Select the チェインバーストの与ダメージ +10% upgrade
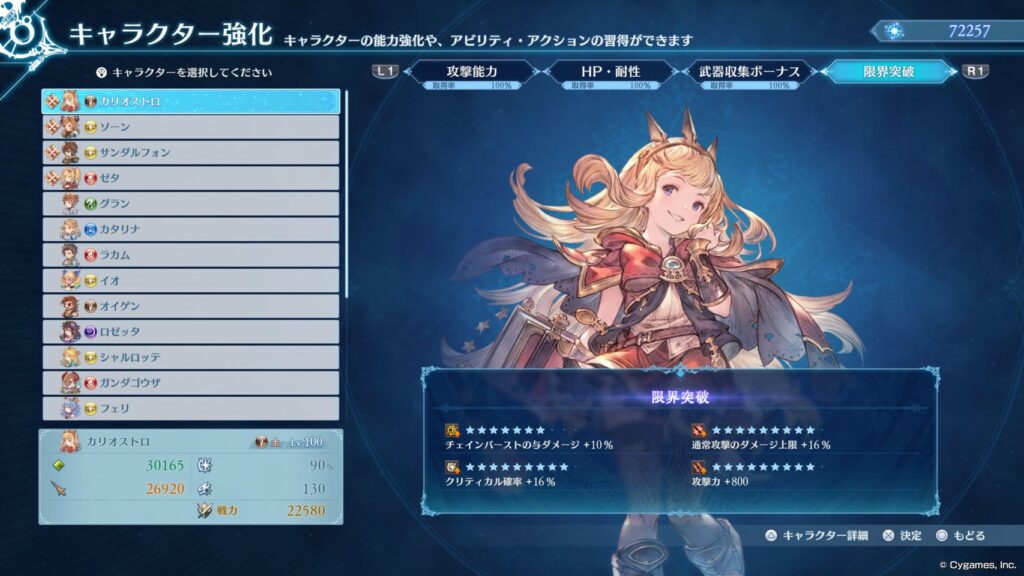The width and height of the screenshot is (1024, 576). (530, 436)
